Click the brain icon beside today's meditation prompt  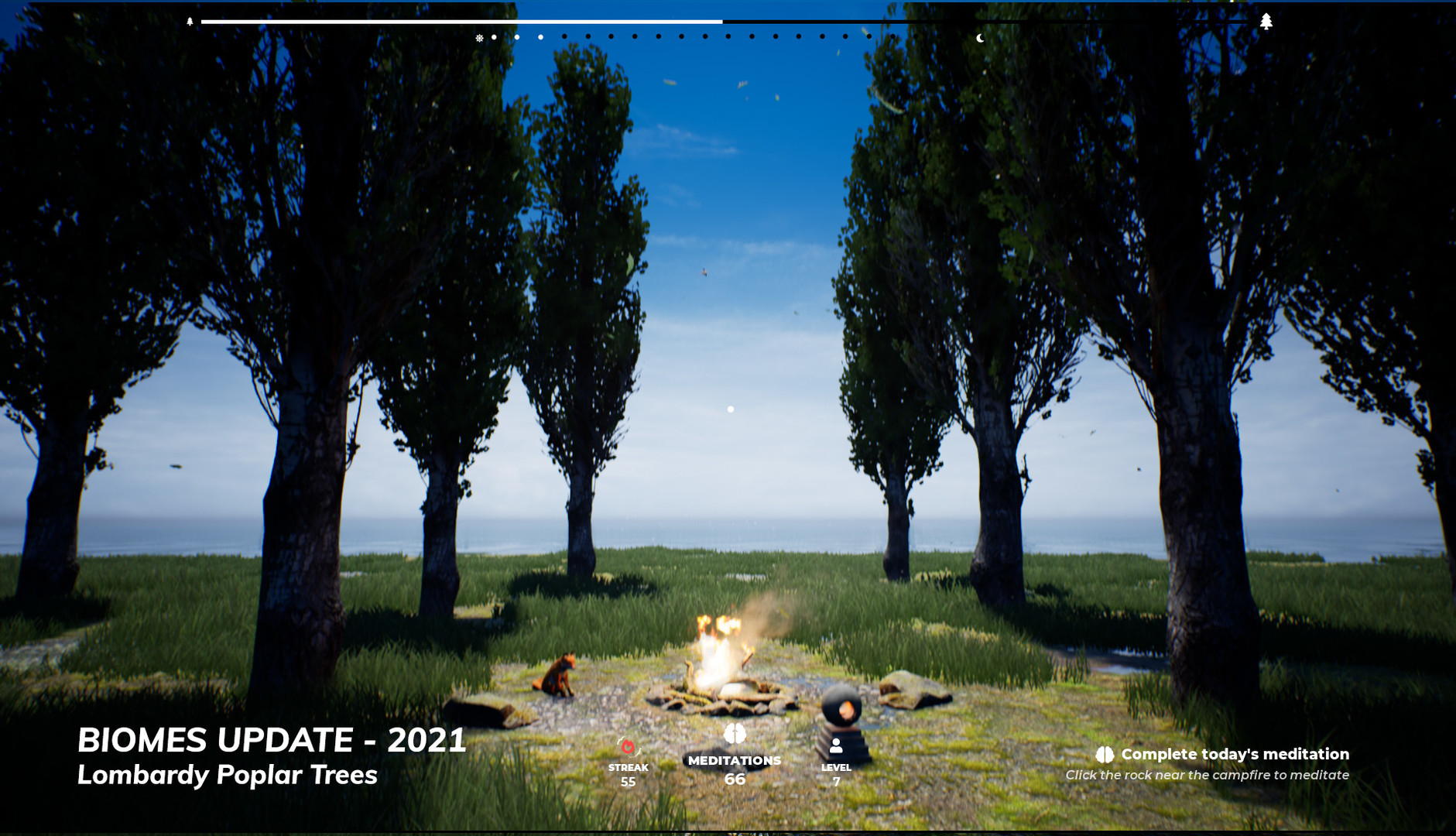[x=1104, y=753]
